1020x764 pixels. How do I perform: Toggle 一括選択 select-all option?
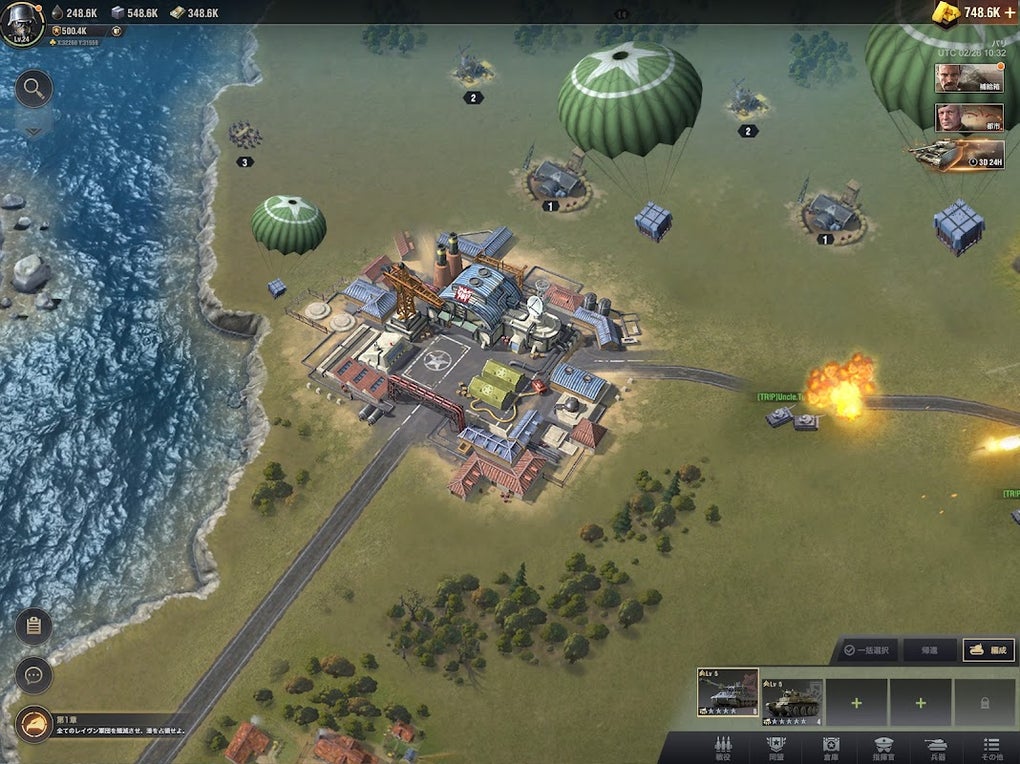[867, 650]
